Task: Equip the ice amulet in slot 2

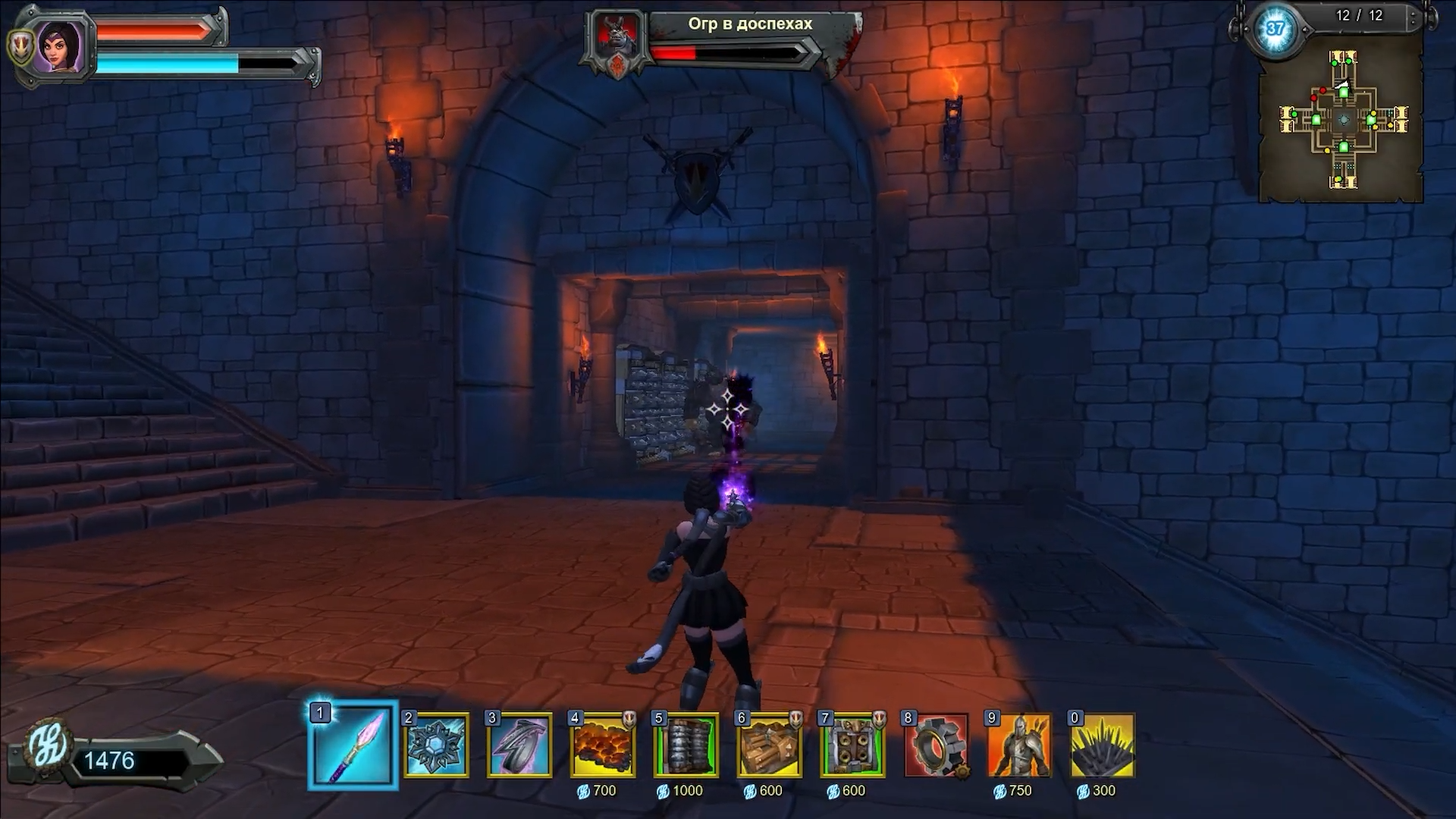Action: click(436, 745)
